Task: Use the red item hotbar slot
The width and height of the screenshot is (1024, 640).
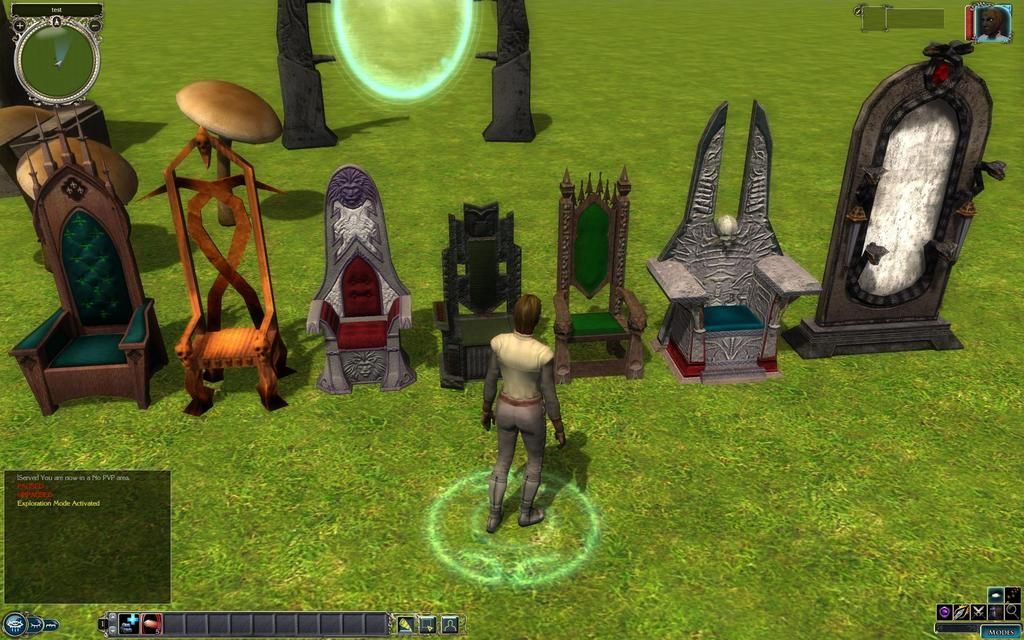Action: tap(151, 624)
